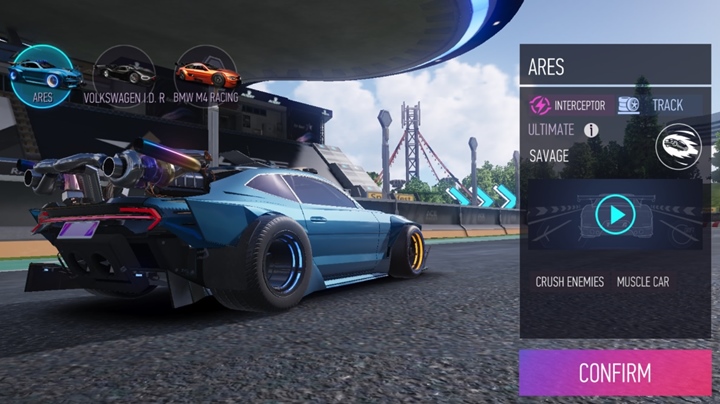Confirm the car selection
Viewport: 720px width, 404px height.
point(614,374)
